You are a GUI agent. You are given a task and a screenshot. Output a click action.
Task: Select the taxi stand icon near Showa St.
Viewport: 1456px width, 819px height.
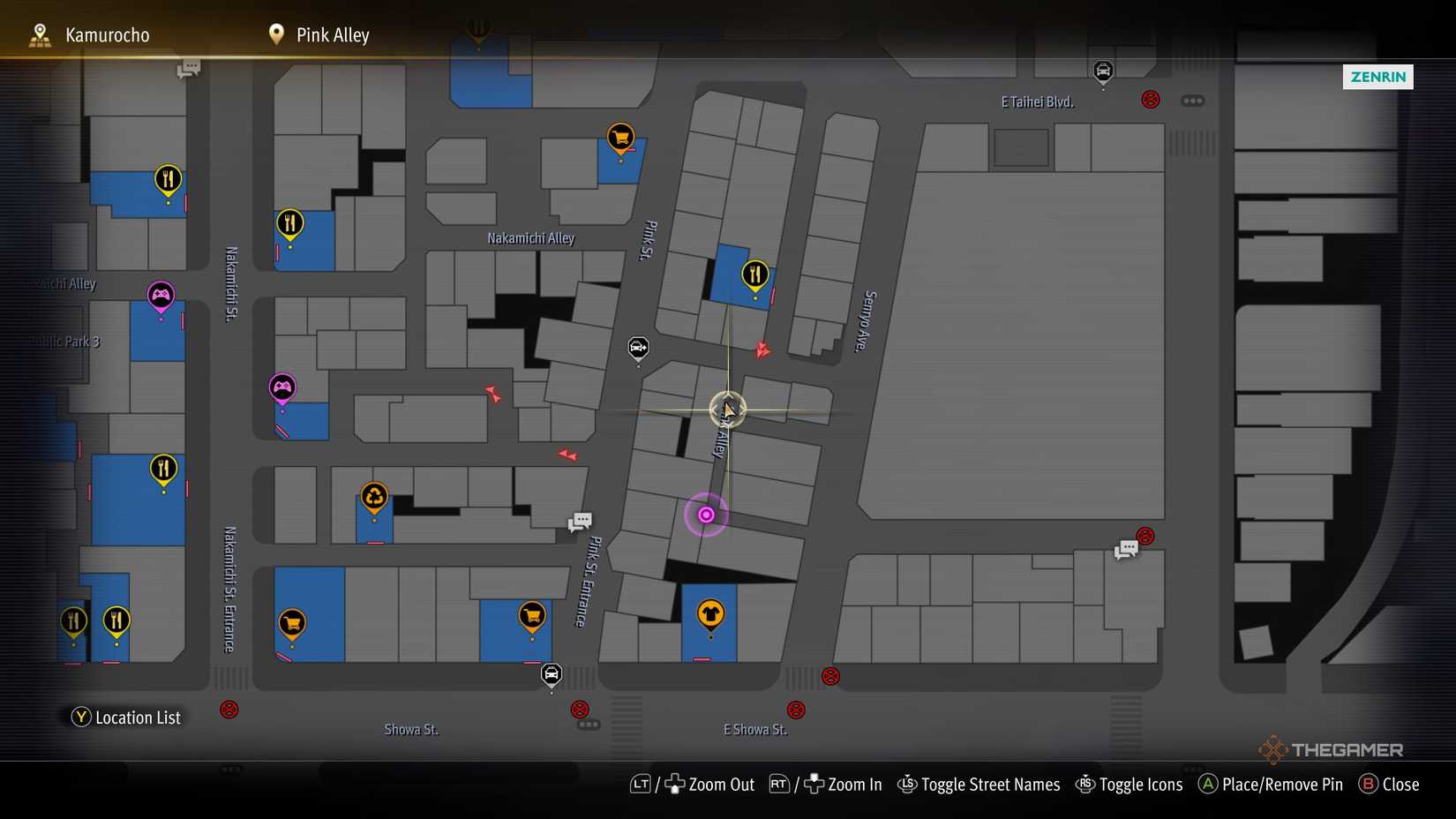(x=552, y=673)
